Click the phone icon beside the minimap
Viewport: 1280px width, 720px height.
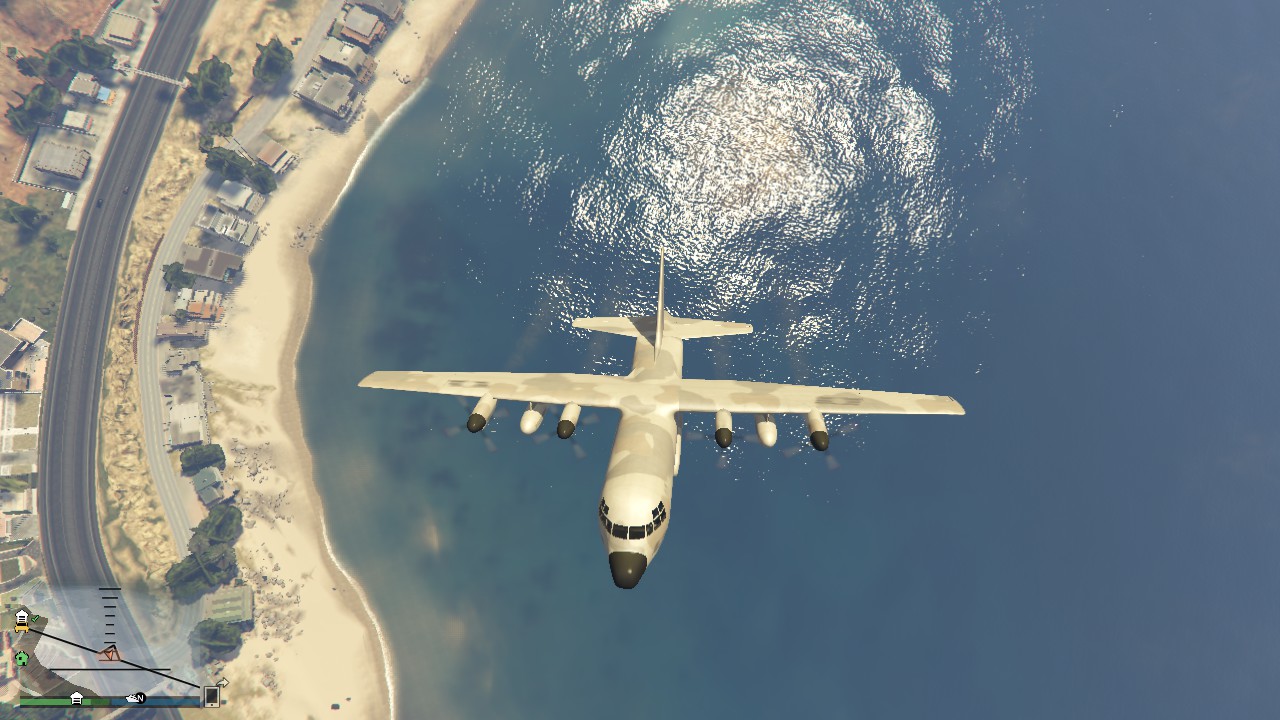212,695
